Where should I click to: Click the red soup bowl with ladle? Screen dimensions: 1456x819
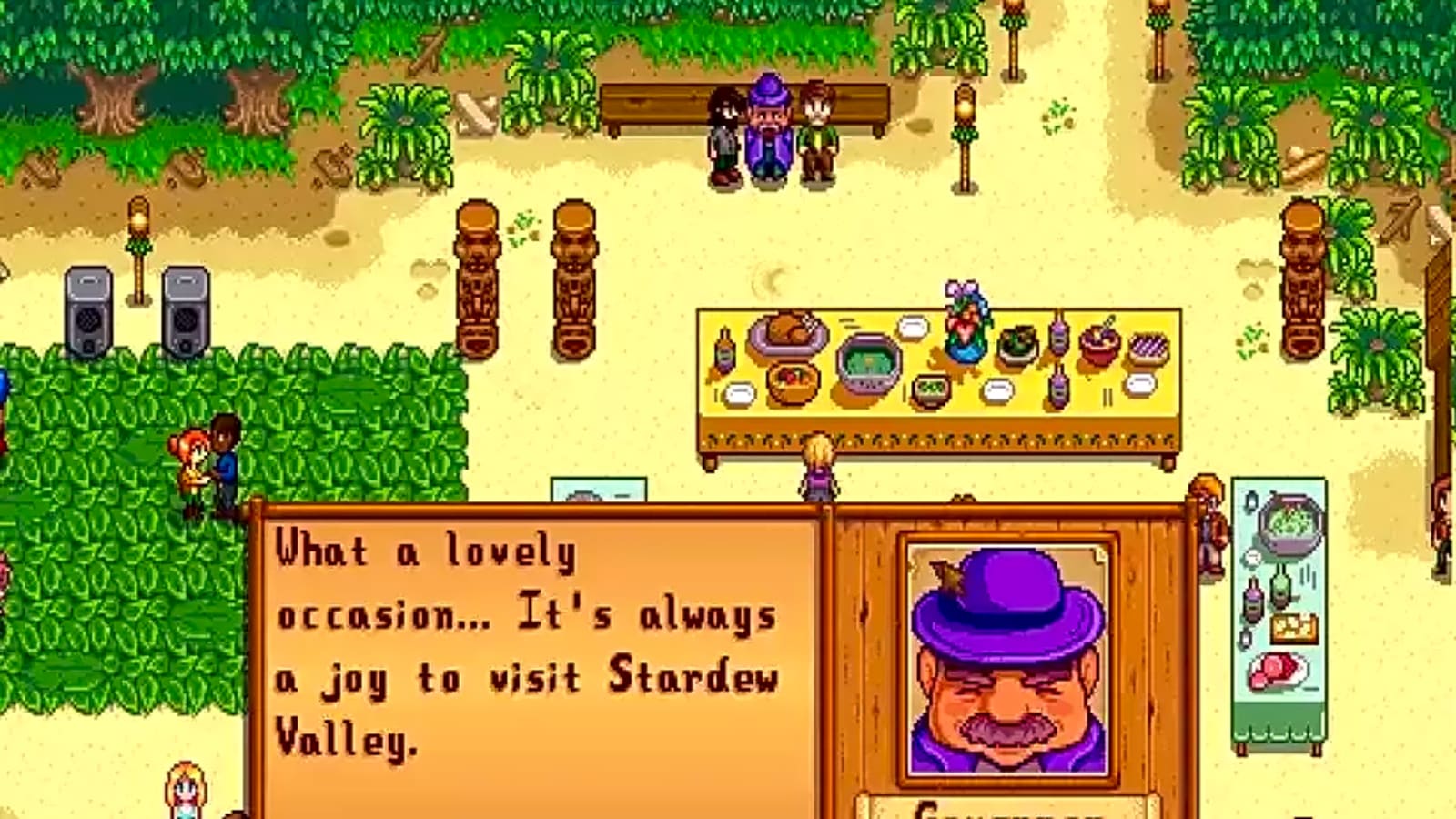tap(1101, 346)
